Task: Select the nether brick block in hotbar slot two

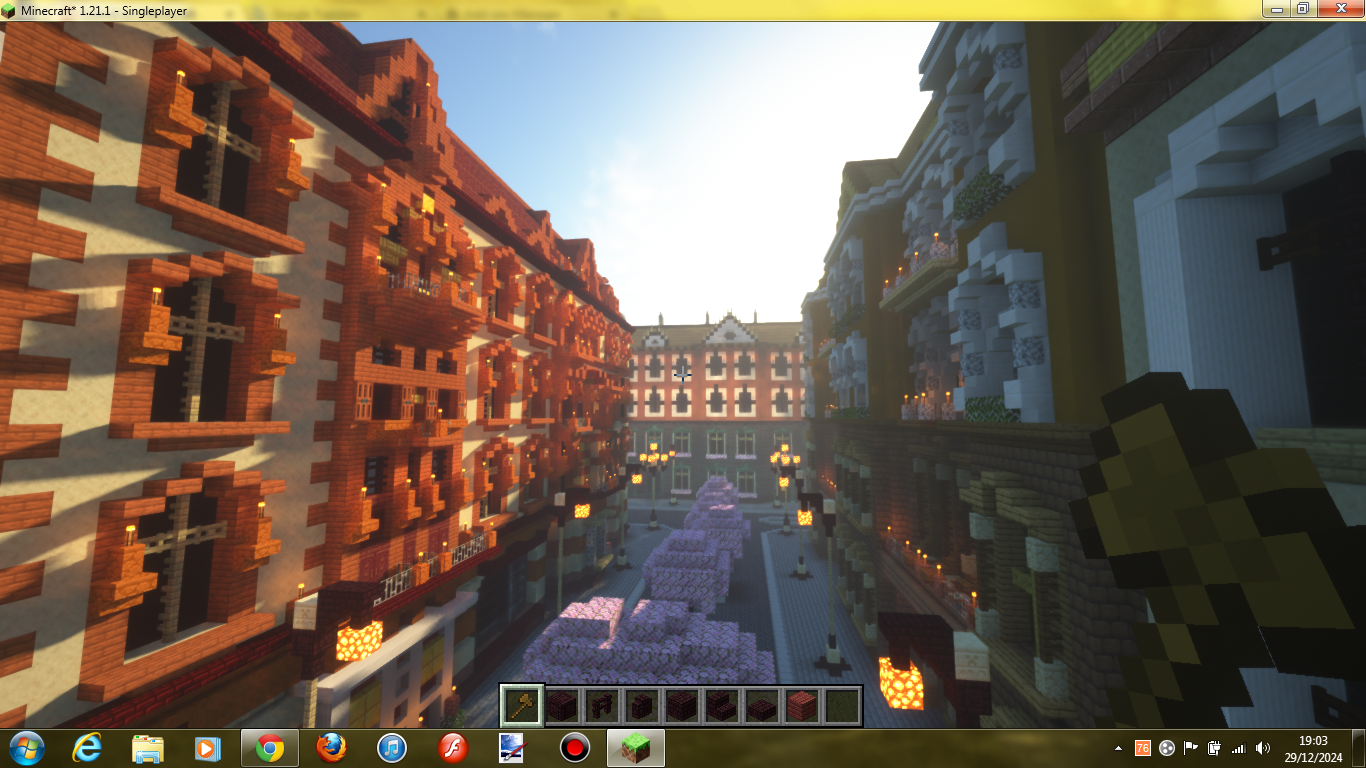Action: point(561,707)
